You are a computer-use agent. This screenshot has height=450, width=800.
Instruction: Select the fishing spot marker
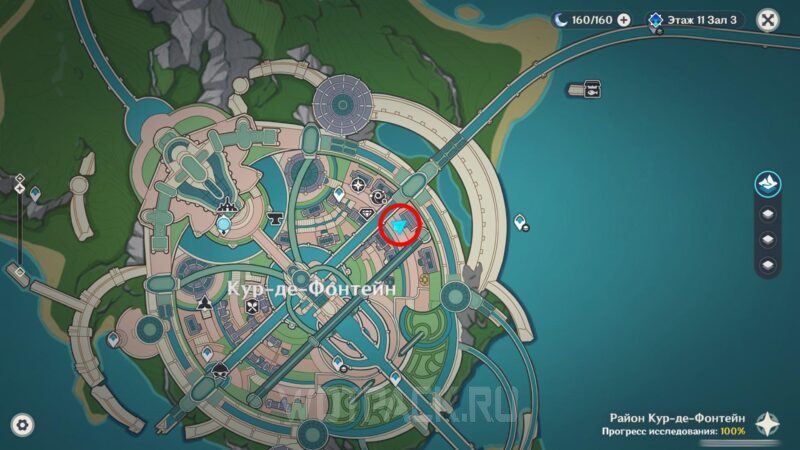click(591, 88)
